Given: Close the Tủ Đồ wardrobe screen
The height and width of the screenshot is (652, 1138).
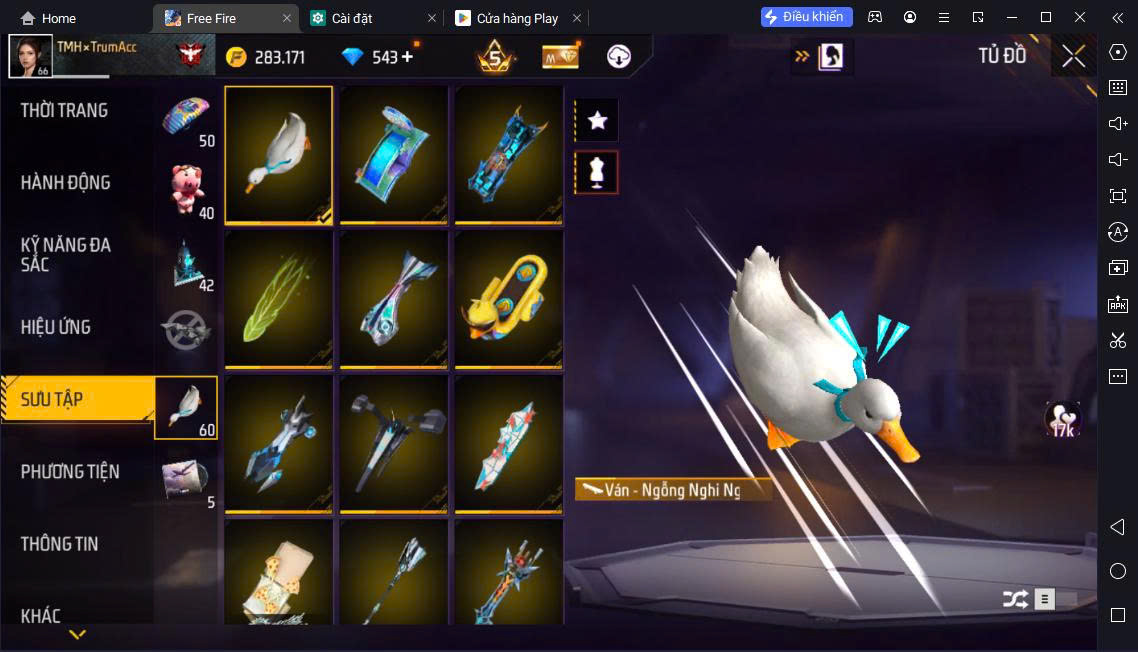Looking at the screenshot, I should (x=1073, y=56).
